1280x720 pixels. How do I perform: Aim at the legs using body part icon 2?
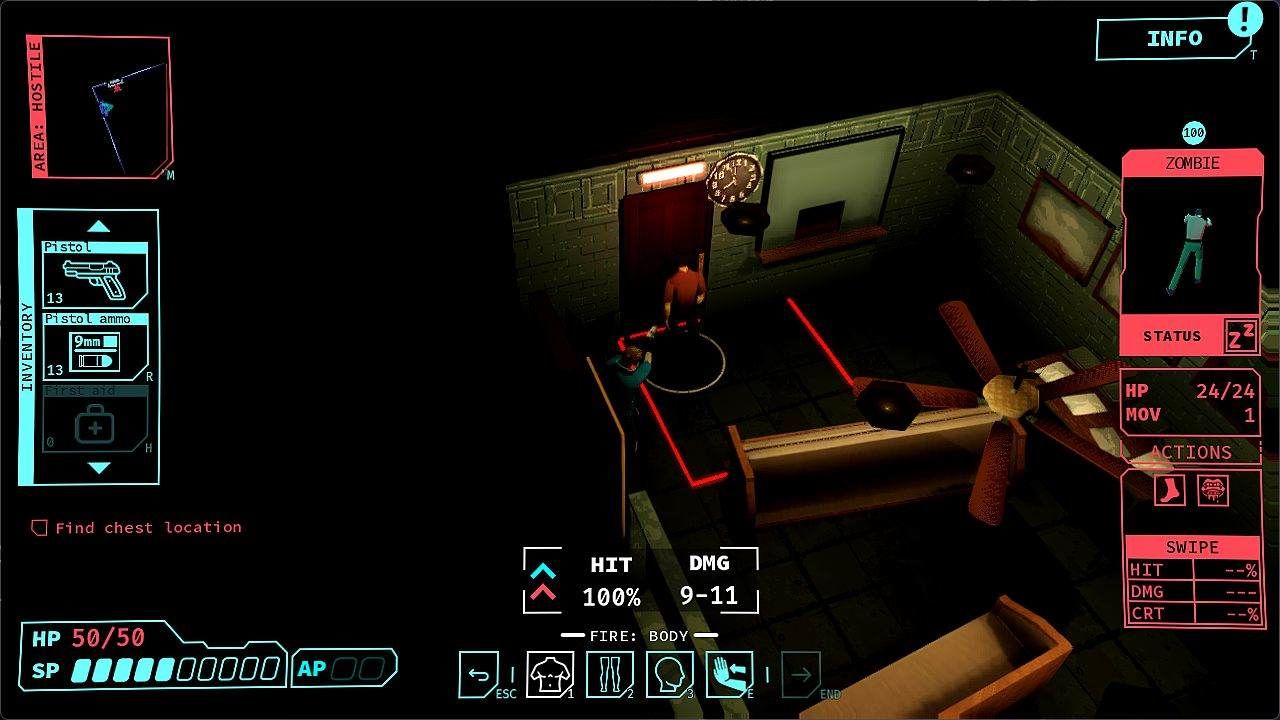[x=610, y=673]
